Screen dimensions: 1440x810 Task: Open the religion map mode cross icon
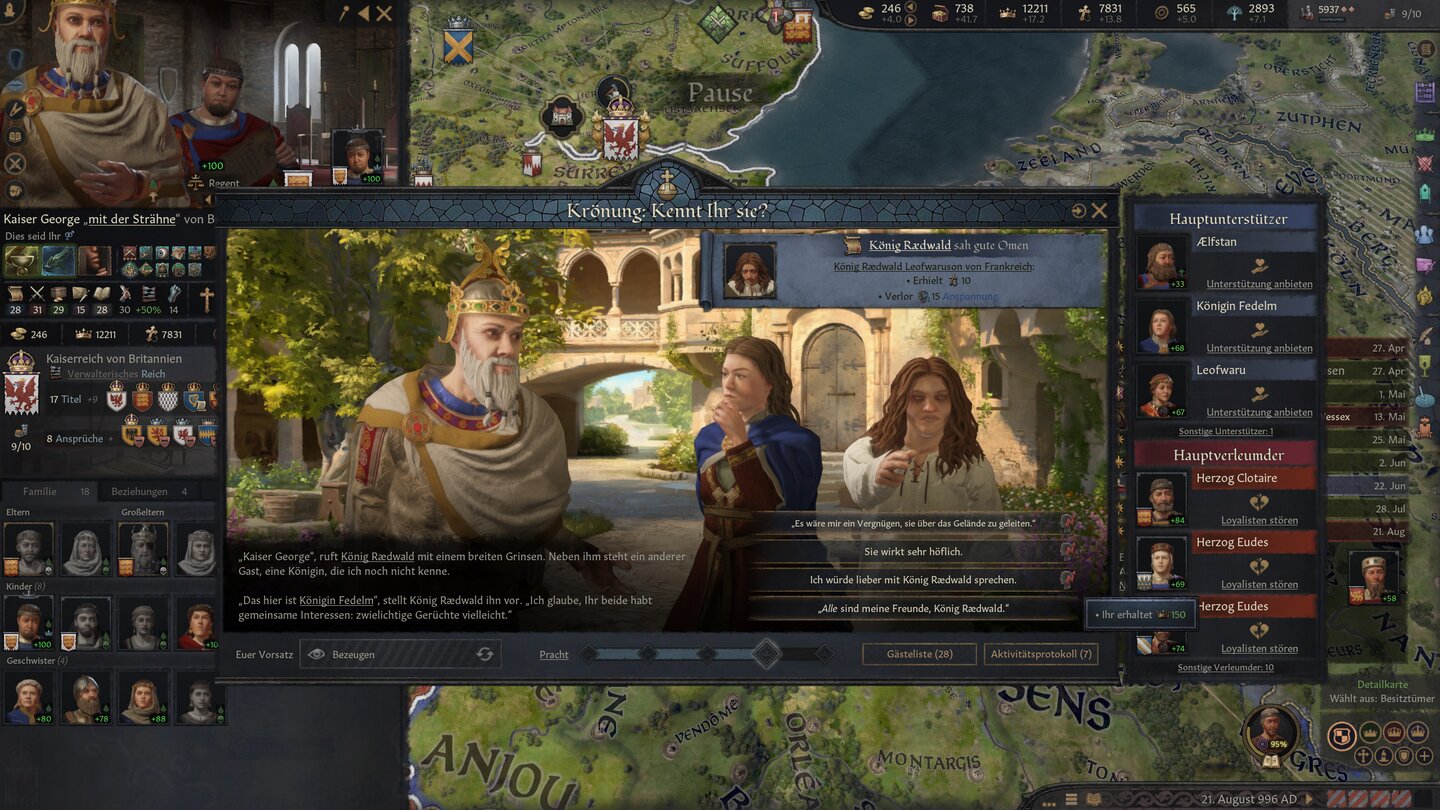tap(1362, 757)
